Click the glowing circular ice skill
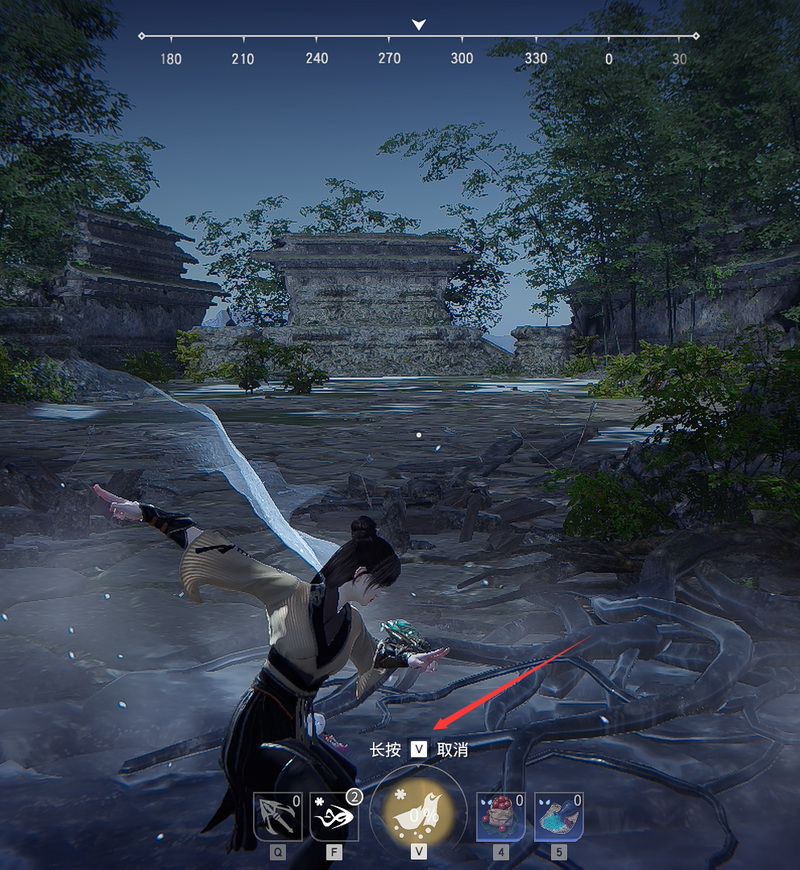Viewport: 800px width, 870px height. [x=418, y=812]
